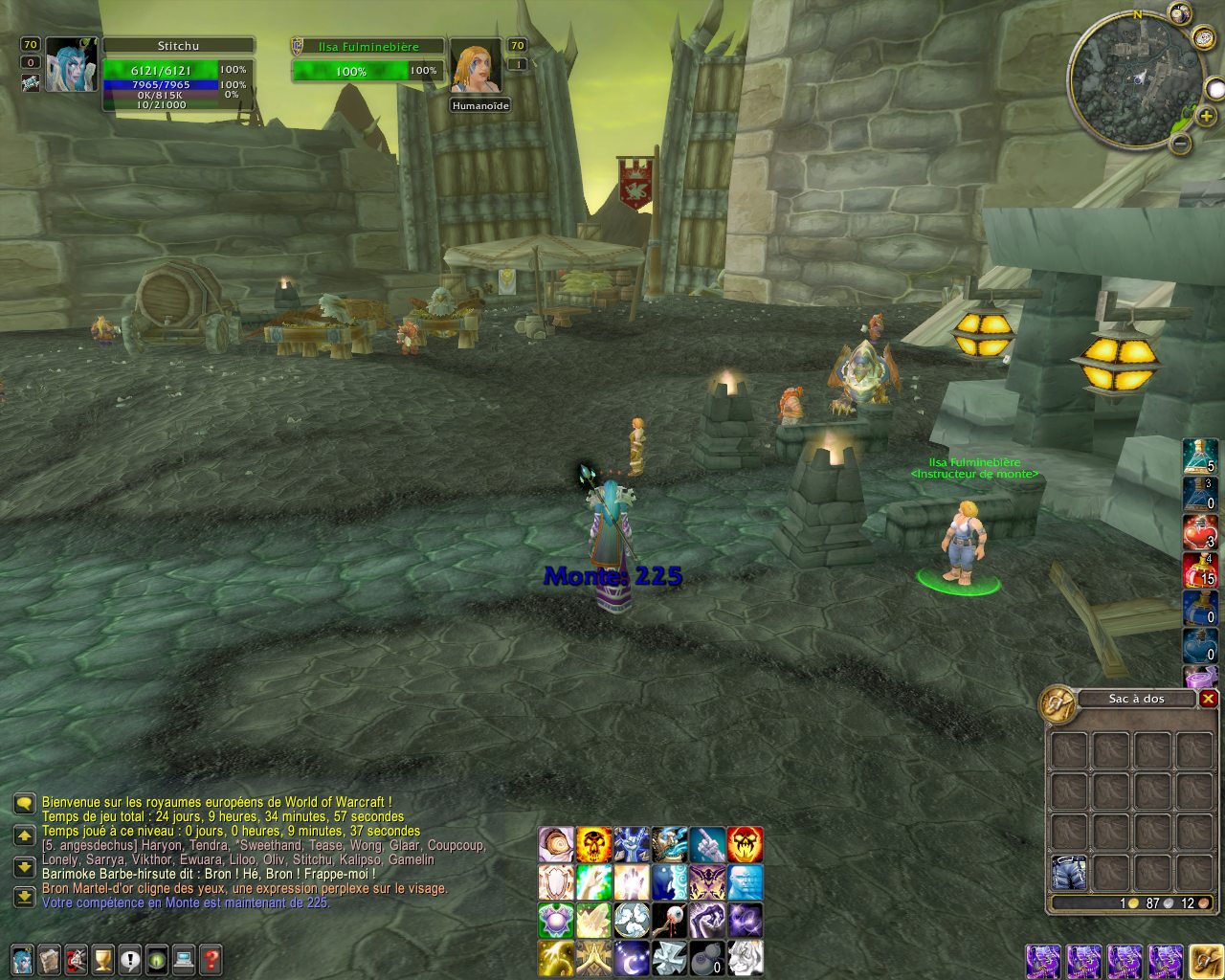Cast the flaming skull spell
This screenshot has height=980, width=1225.
593,844
